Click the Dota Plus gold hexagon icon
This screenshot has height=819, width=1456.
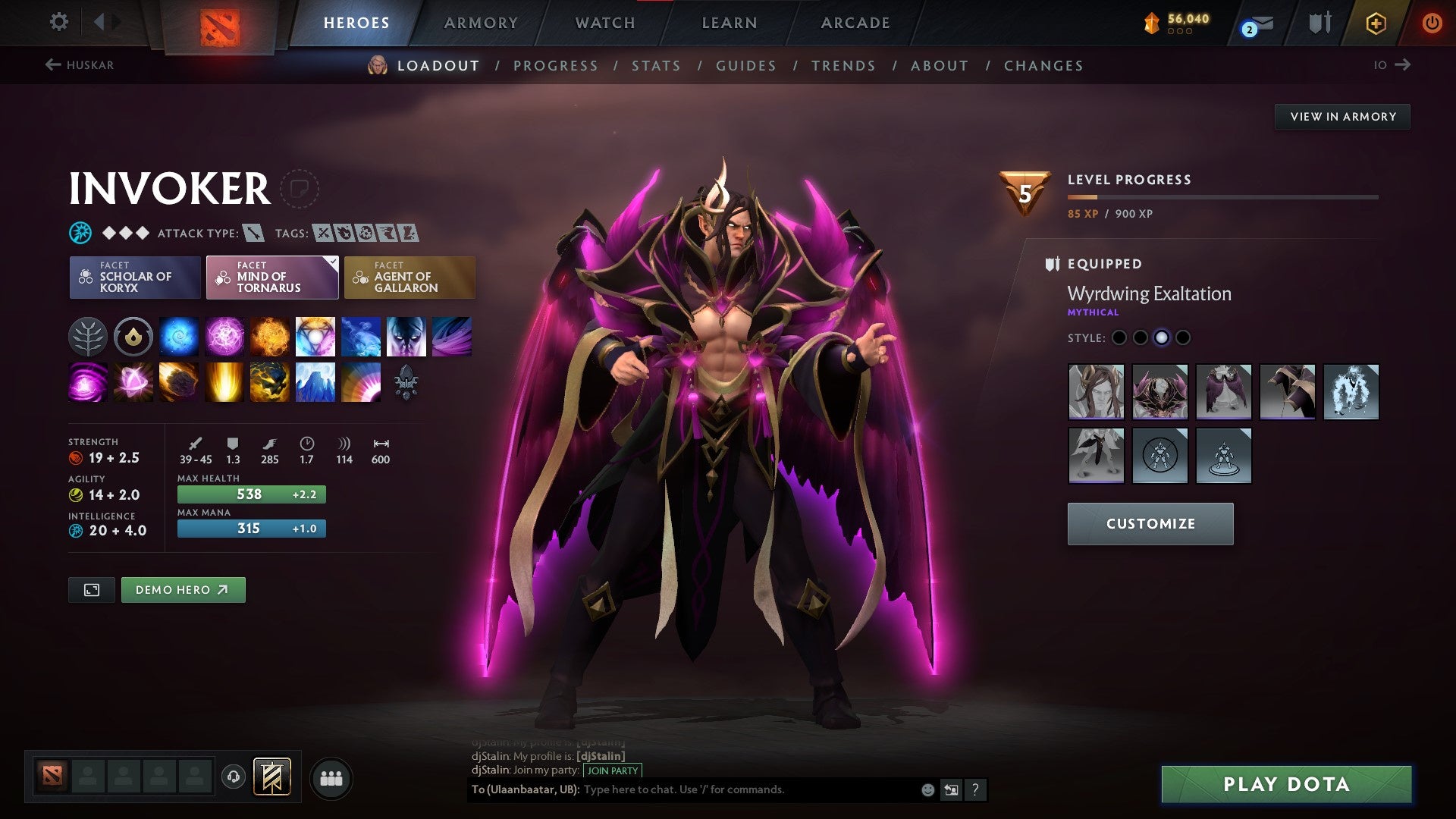pyautogui.click(x=1376, y=23)
